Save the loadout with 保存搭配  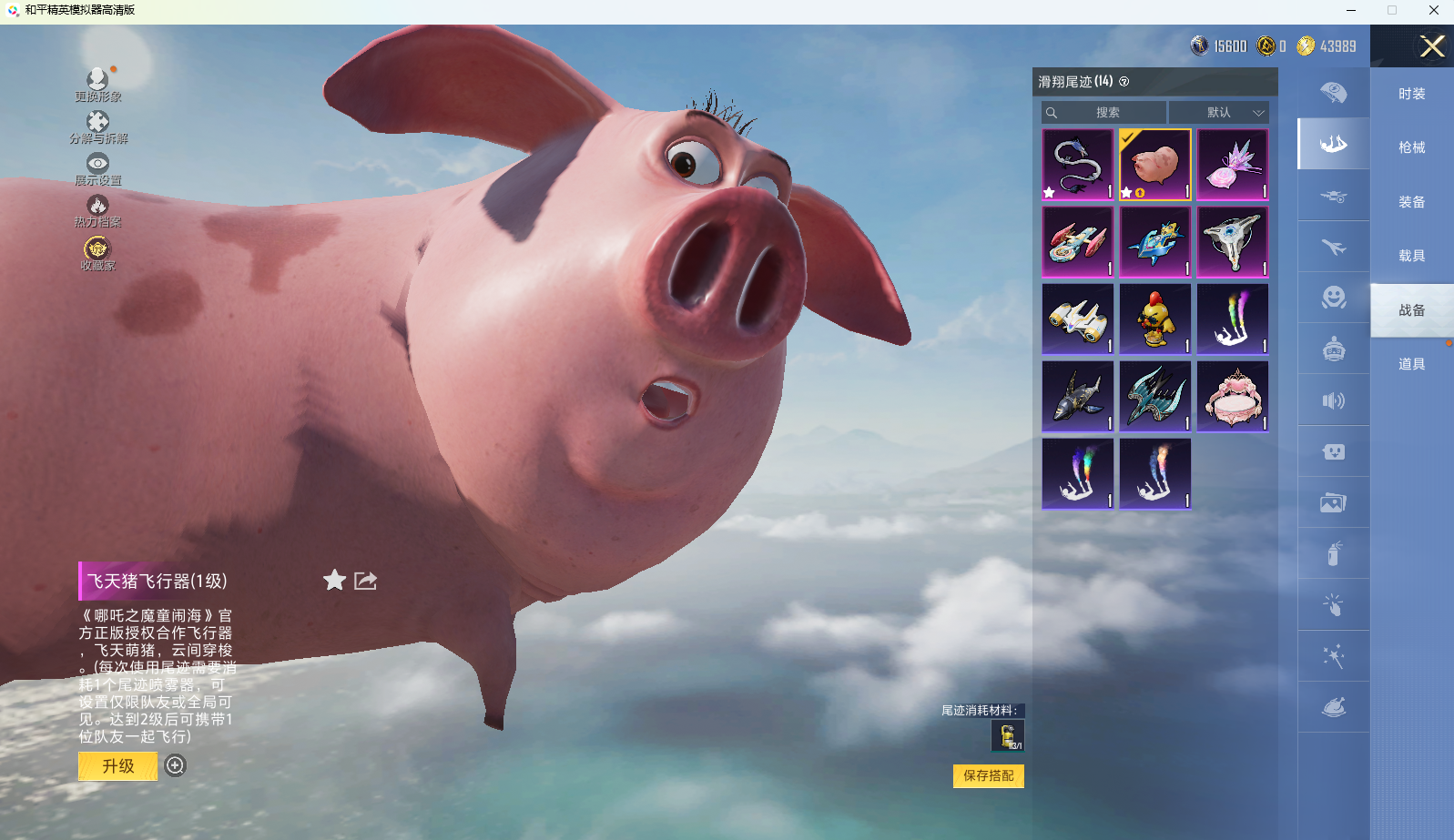(988, 775)
